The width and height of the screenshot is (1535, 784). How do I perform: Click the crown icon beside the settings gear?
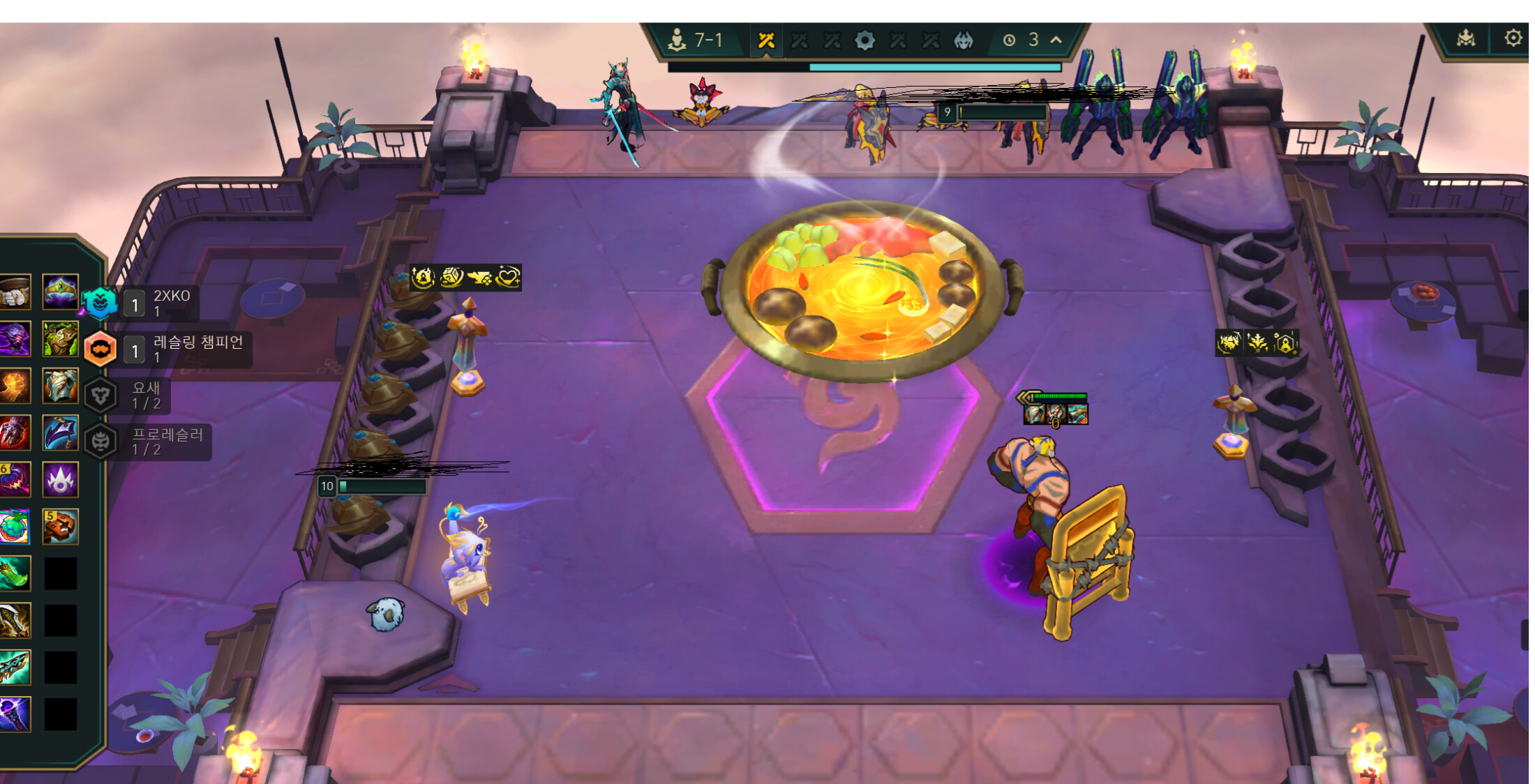[1465, 38]
